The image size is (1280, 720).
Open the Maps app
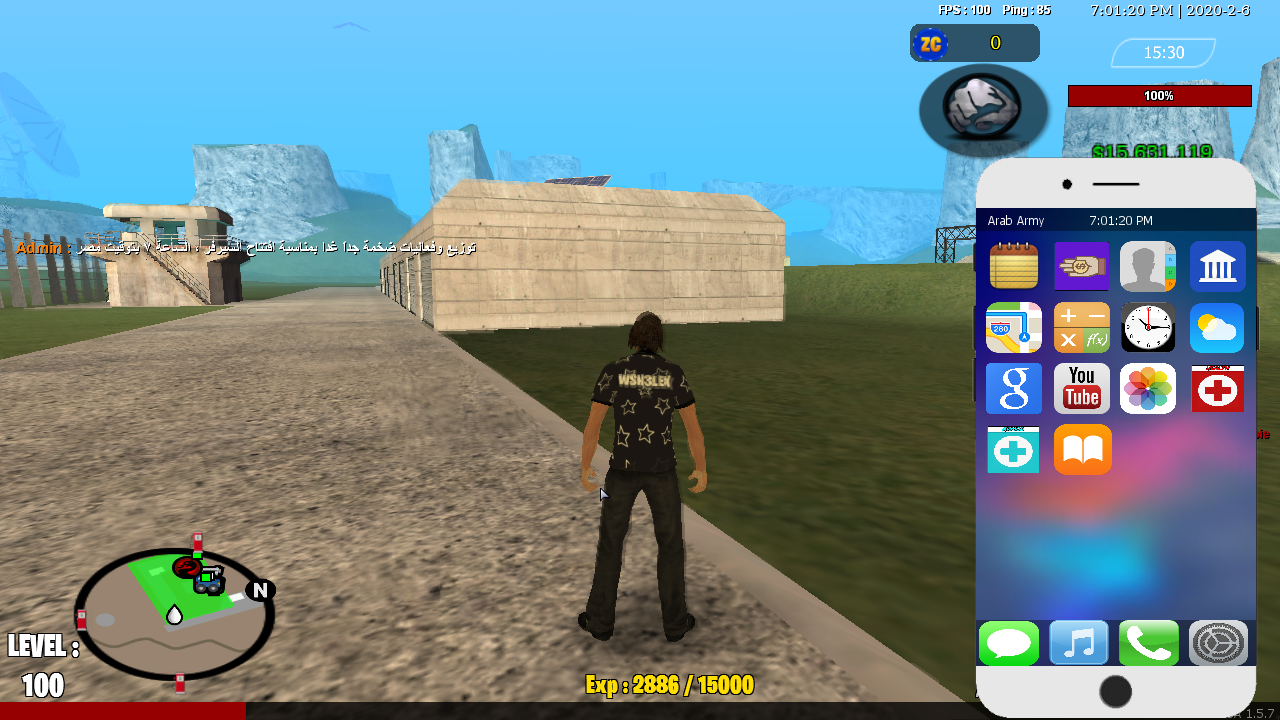[1013, 328]
